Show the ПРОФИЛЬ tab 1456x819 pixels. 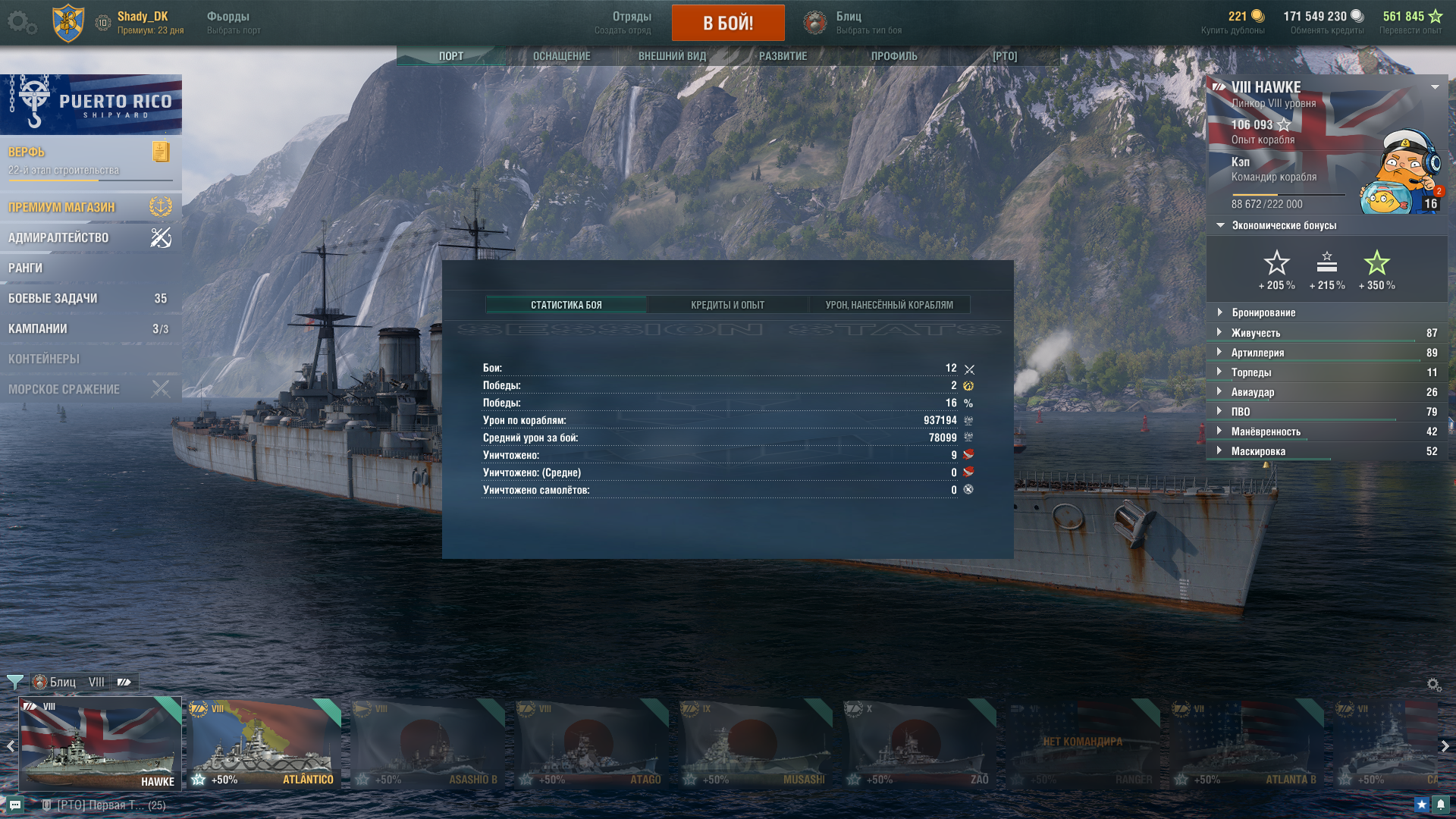[893, 56]
